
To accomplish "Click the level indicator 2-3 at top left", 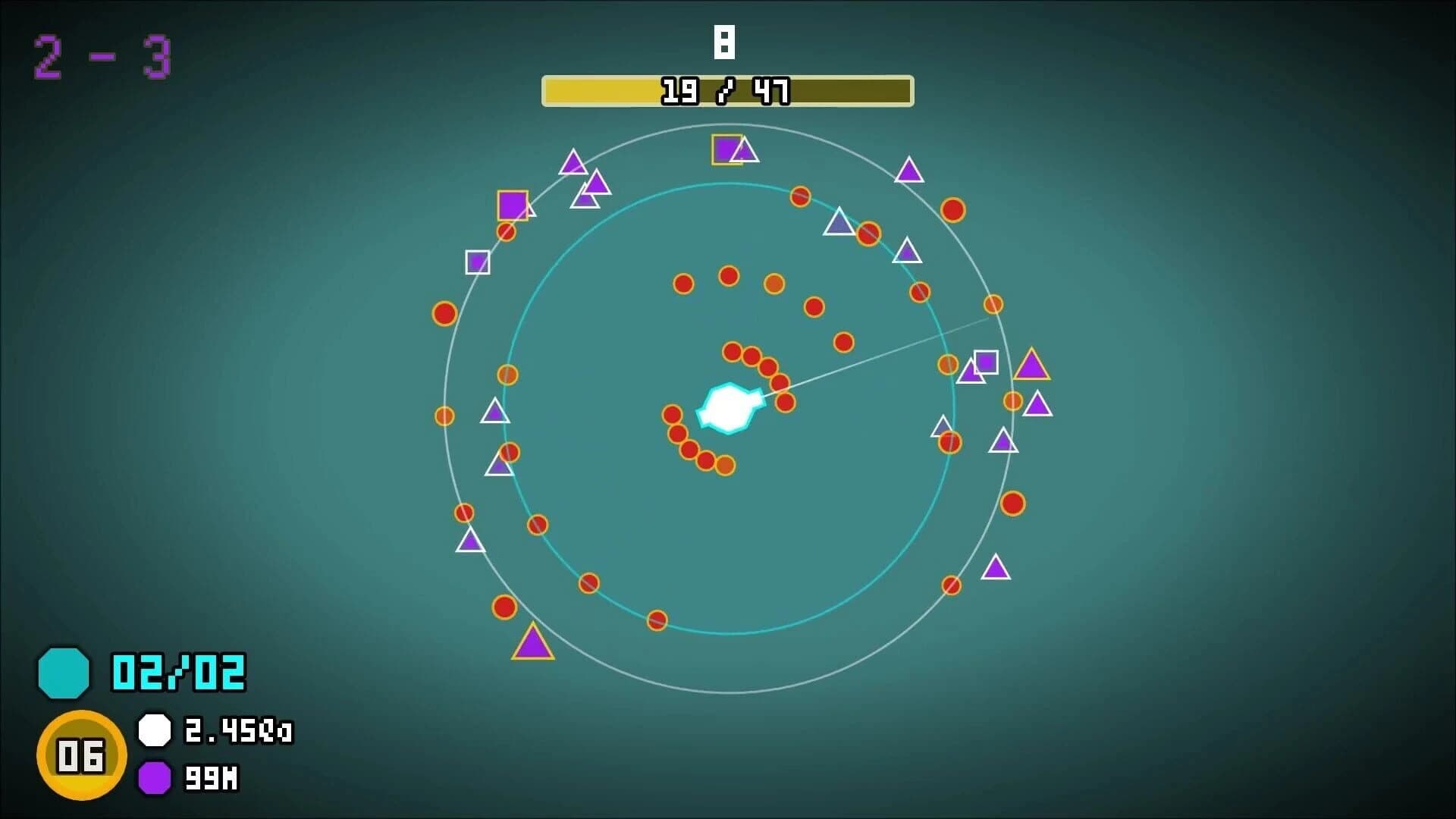I will coord(101,55).
